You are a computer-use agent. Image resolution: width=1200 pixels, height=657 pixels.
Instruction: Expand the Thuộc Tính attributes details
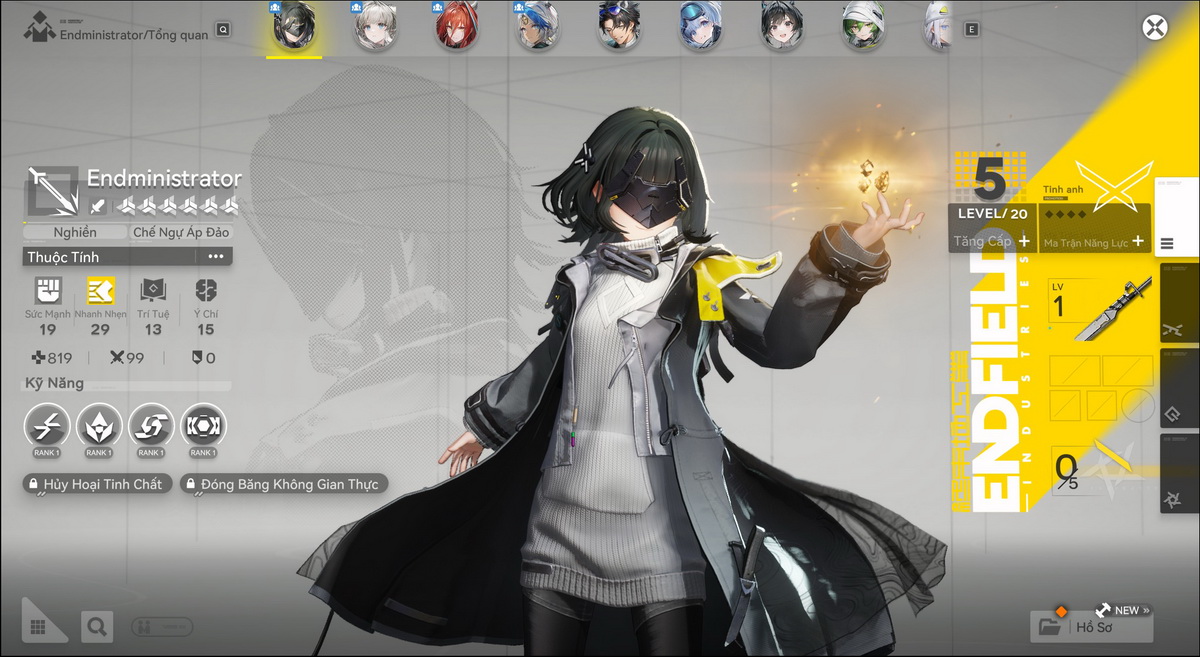pyautogui.click(x=215, y=257)
